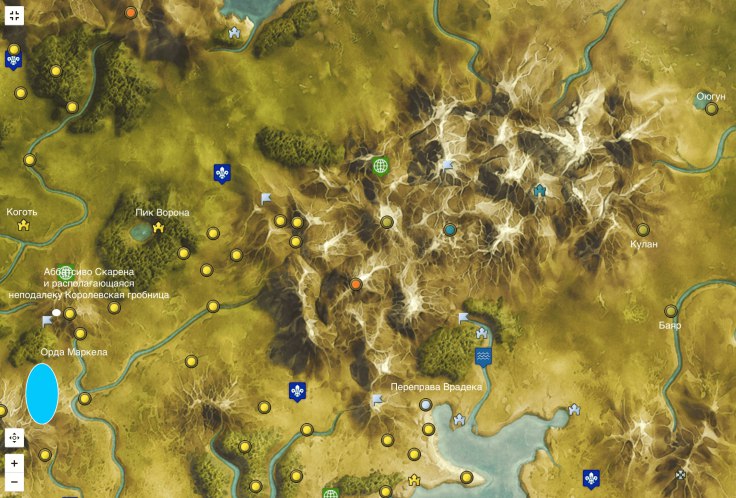Zoom in with the plus button
Image resolution: width=736 pixels, height=498 pixels.
point(14,463)
